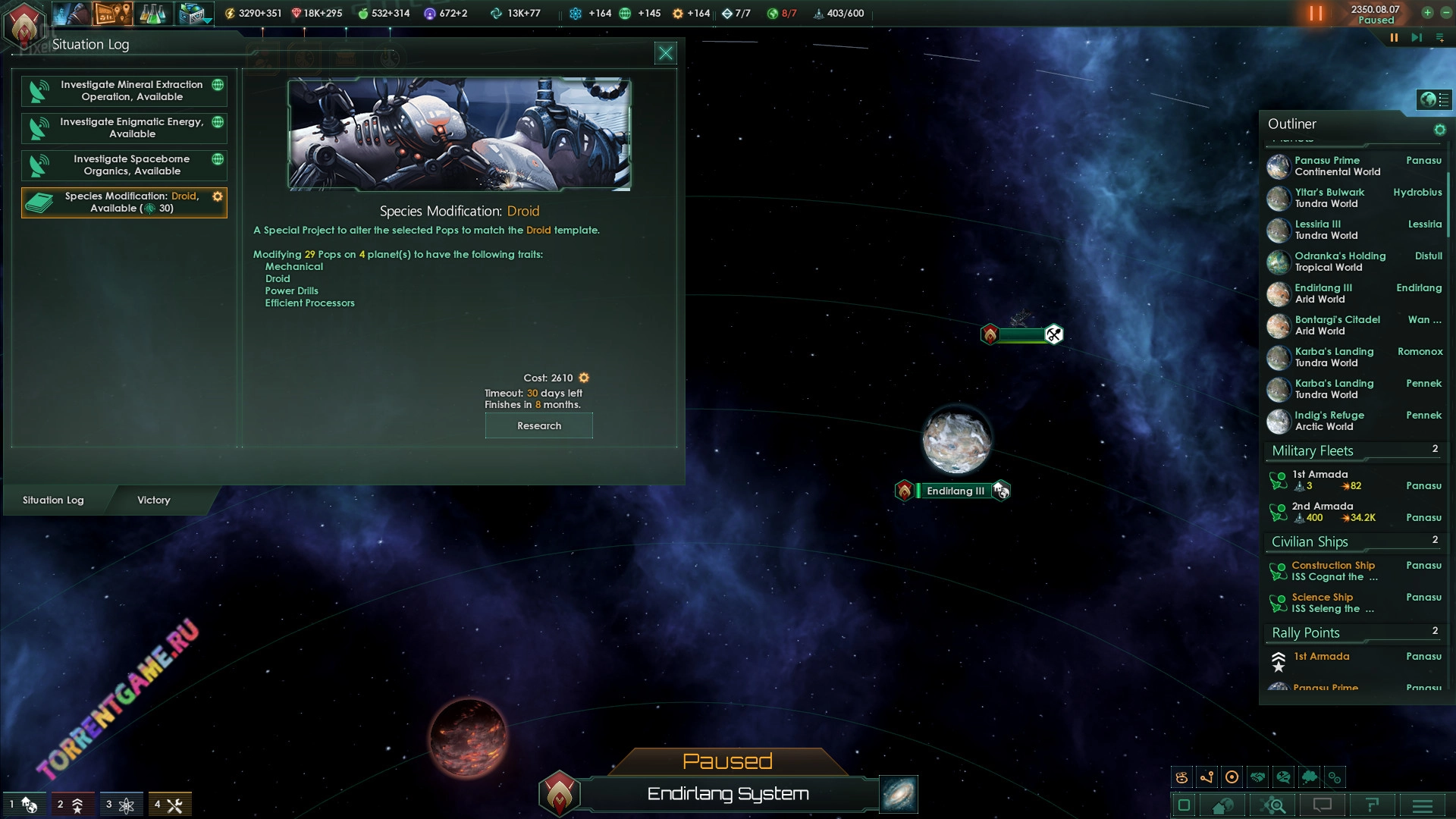Close the Situation Log window
The width and height of the screenshot is (1456, 819).
pyautogui.click(x=665, y=53)
